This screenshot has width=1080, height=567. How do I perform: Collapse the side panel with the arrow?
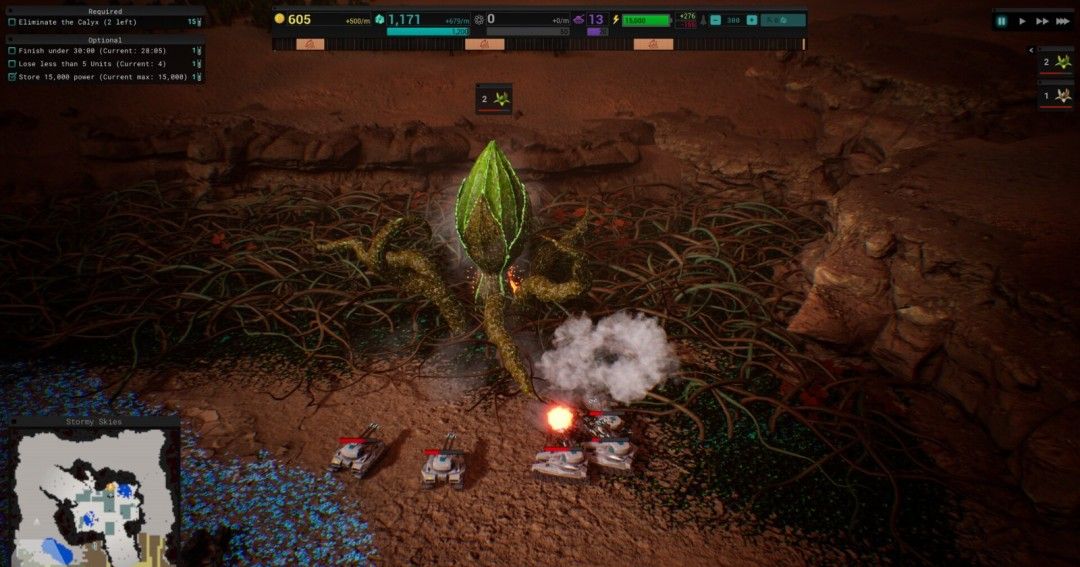point(1031,50)
